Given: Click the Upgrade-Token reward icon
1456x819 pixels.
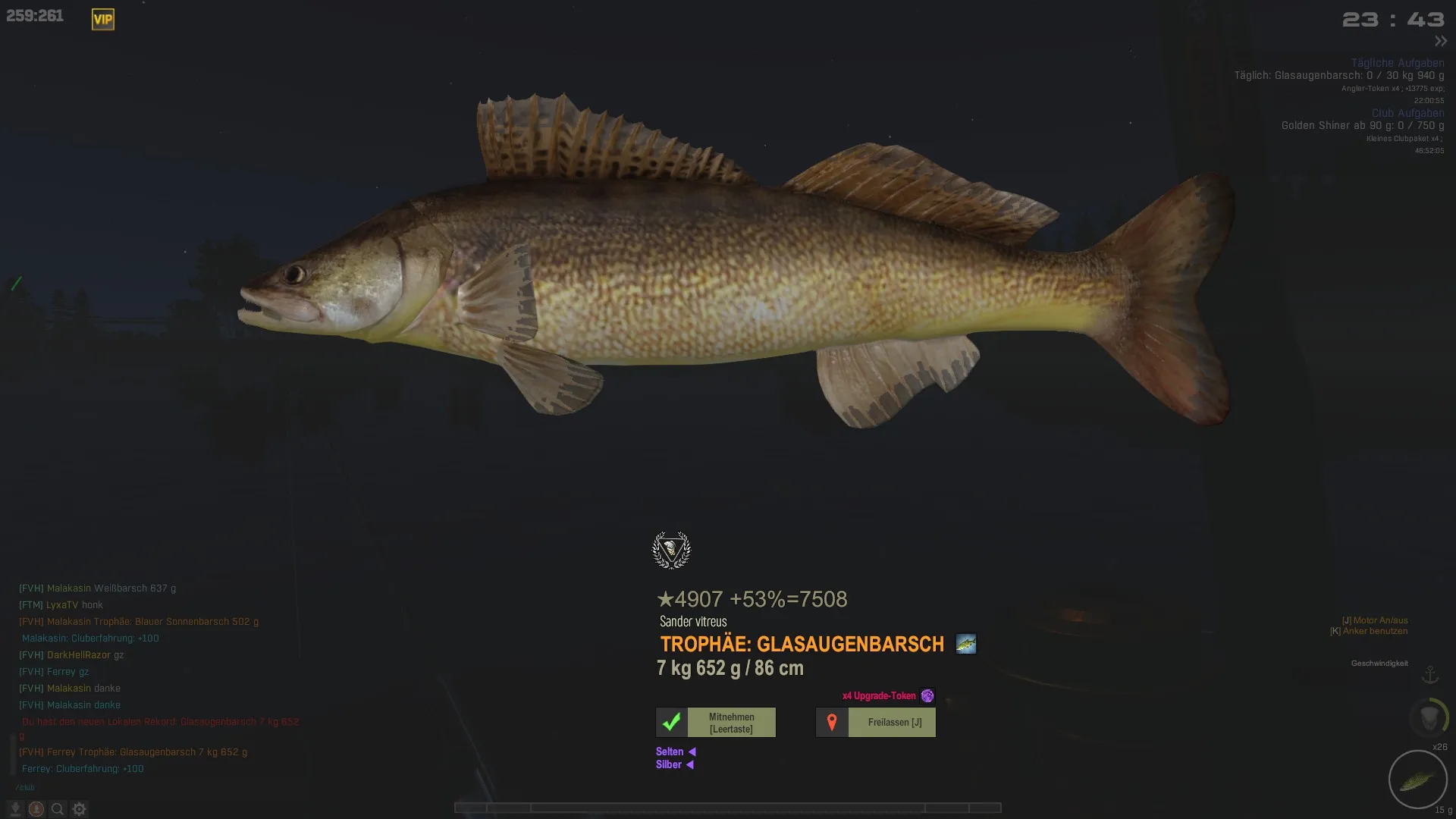Looking at the screenshot, I should [927, 695].
